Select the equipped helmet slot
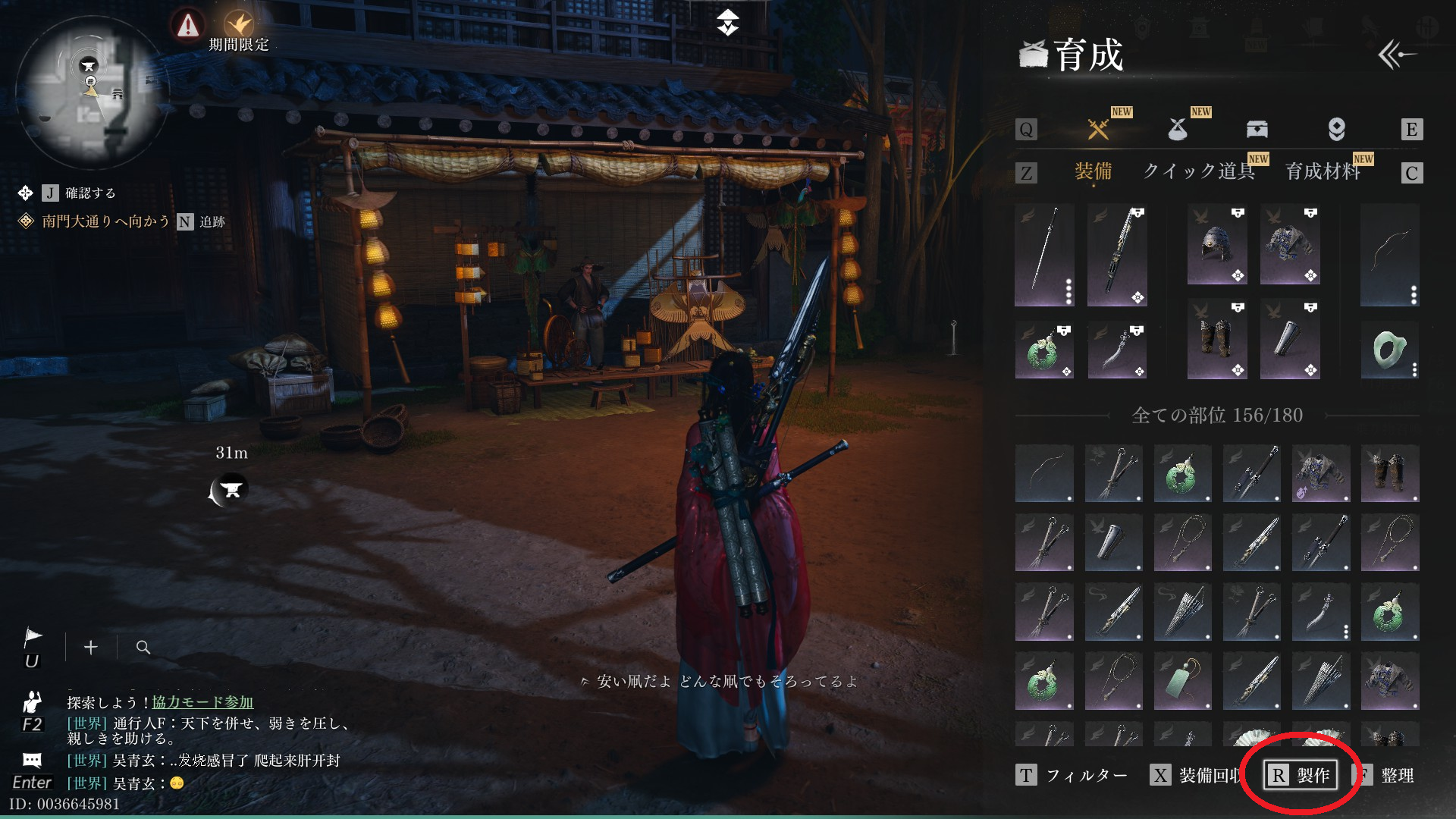The width and height of the screenshot is (1456, 819). tap(1216, 246)
